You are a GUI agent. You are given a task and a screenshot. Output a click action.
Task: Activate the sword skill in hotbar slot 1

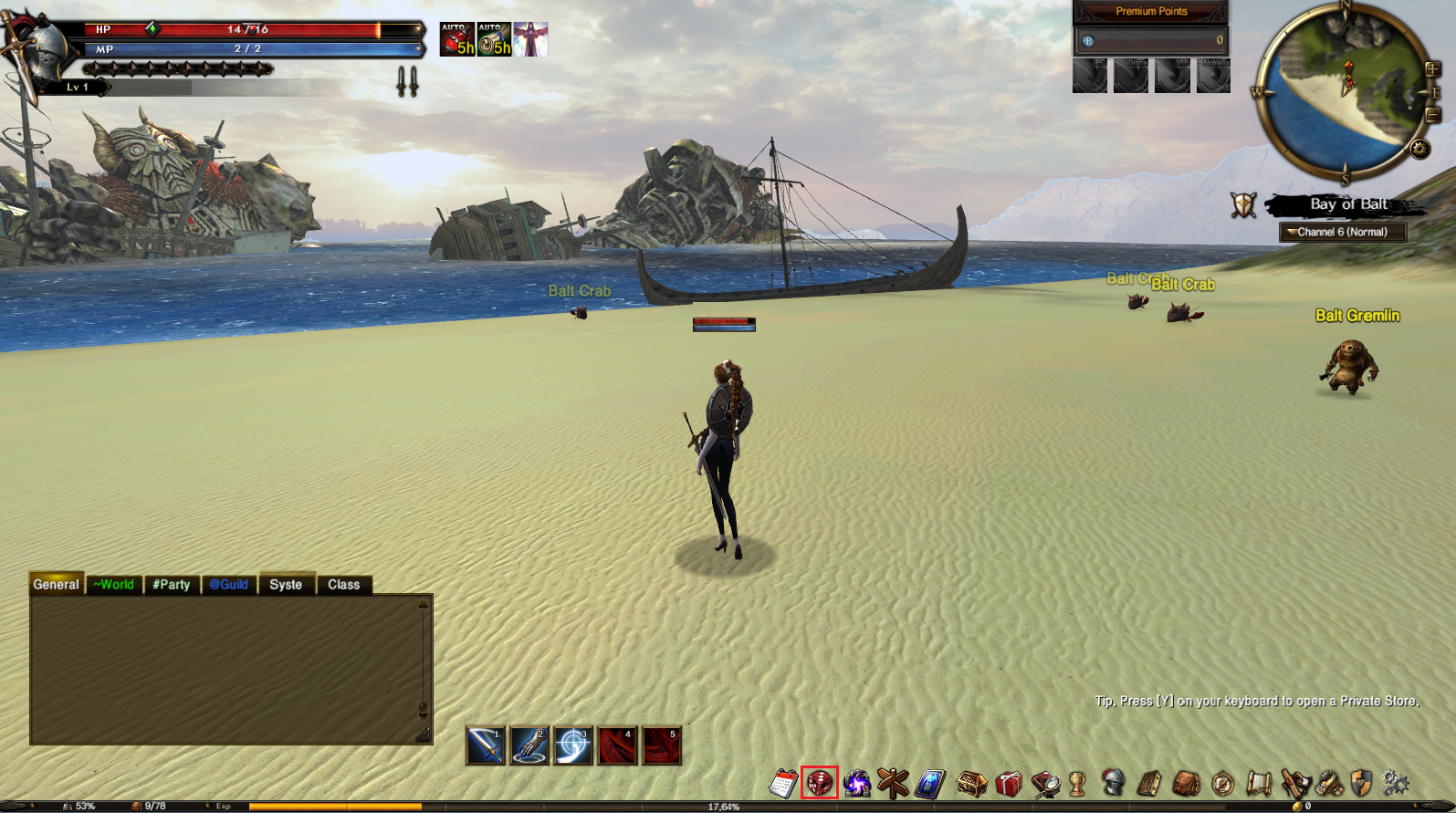486,745
